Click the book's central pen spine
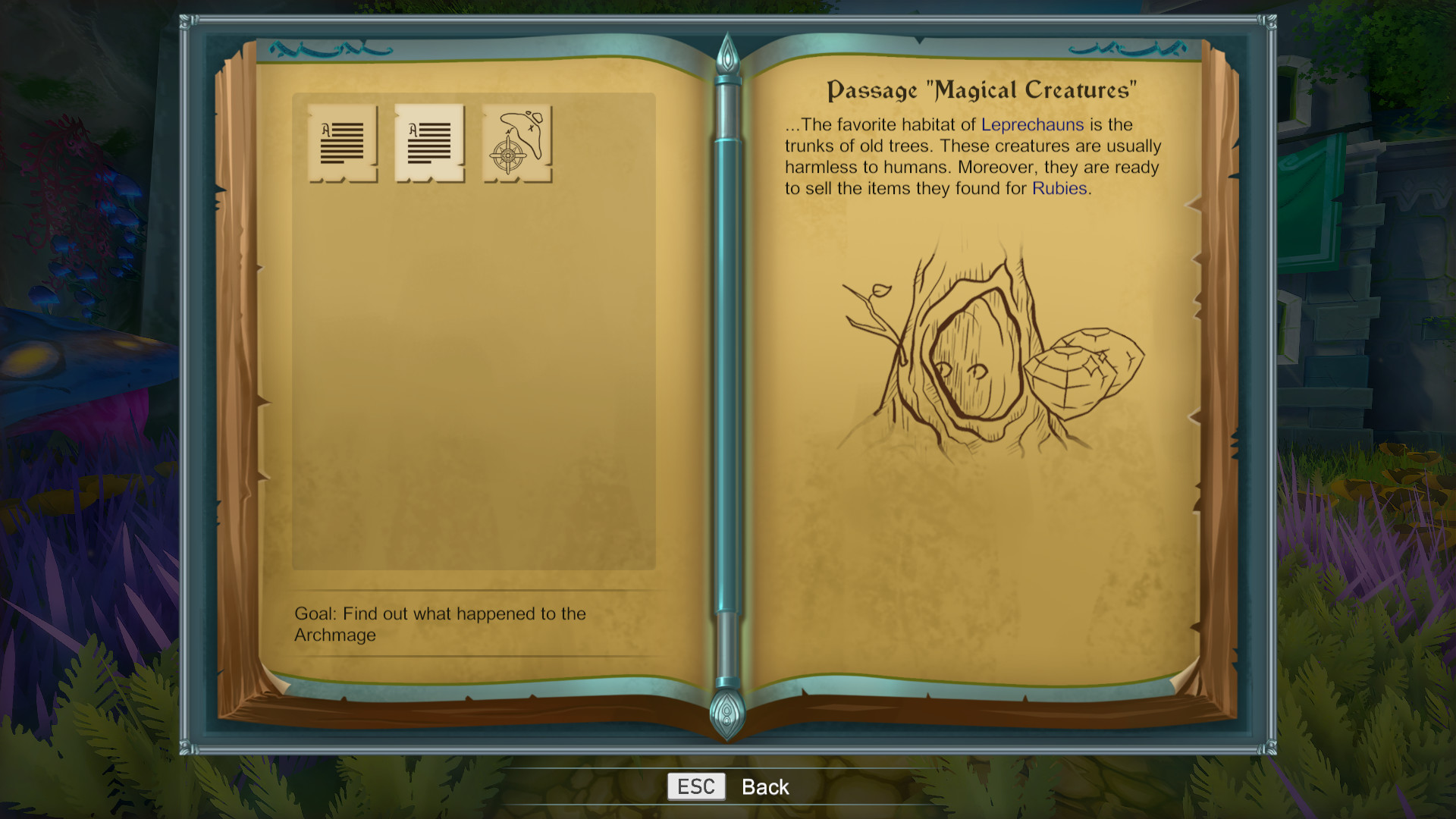The image size is (1456, 819). [x=727, y=372]
